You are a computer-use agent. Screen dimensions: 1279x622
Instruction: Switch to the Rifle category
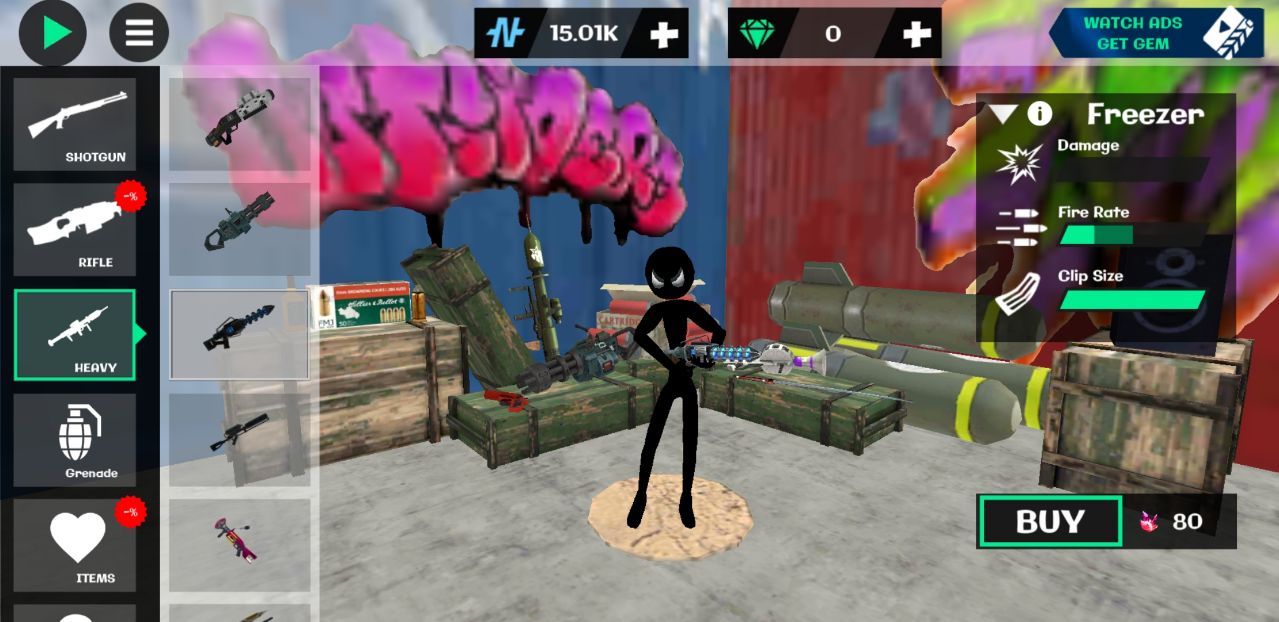(x=75, y=229)
